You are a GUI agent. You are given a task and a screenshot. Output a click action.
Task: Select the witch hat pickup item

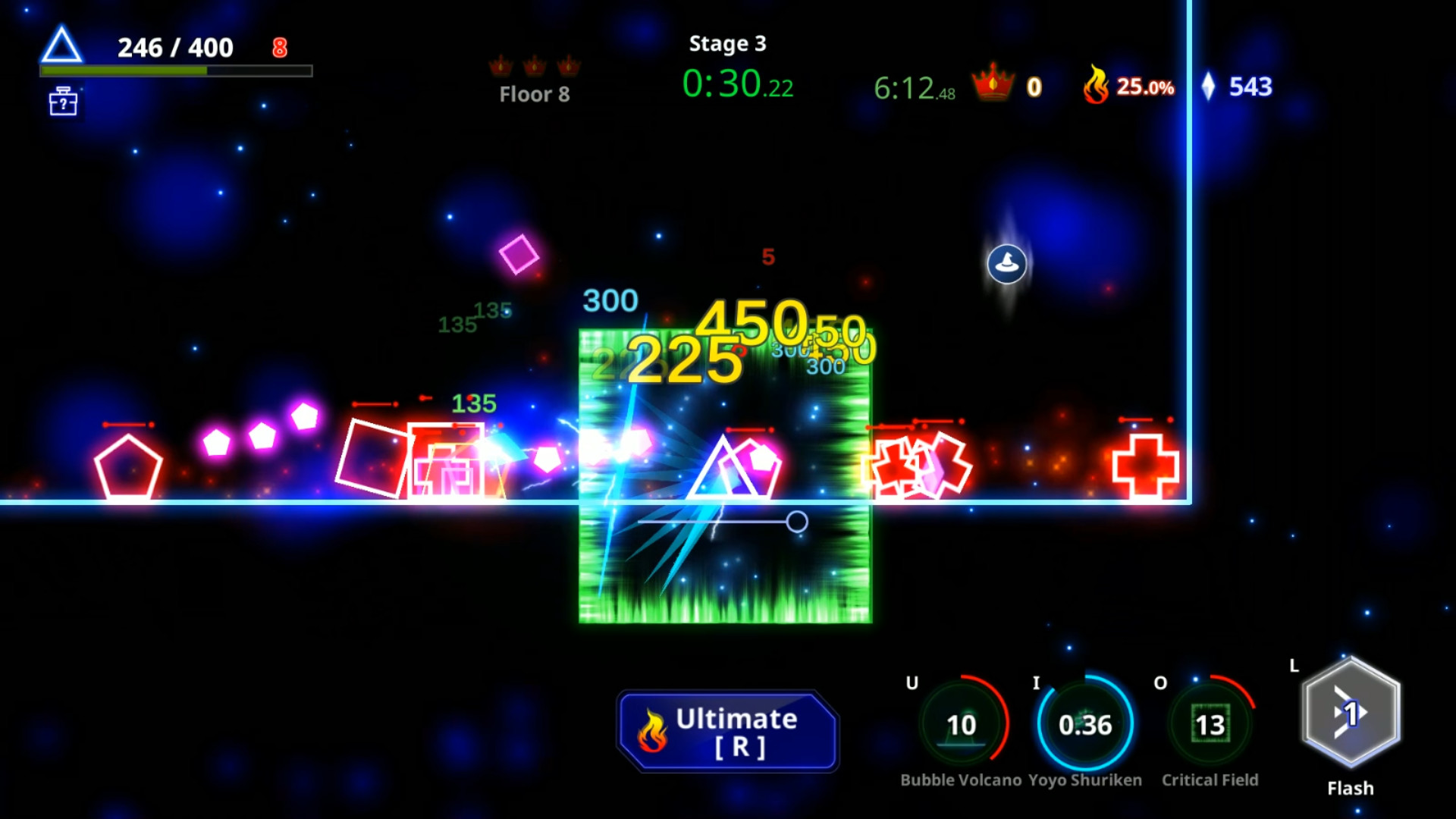point(1008,264)
